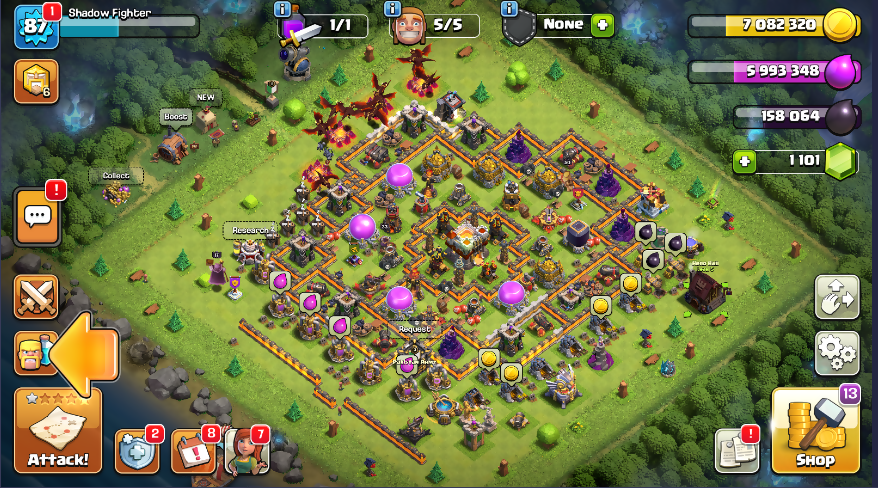Open the chat speech bubble button
Image resolution: width=878 pixels, height=488 pixels.
[37, 215]
